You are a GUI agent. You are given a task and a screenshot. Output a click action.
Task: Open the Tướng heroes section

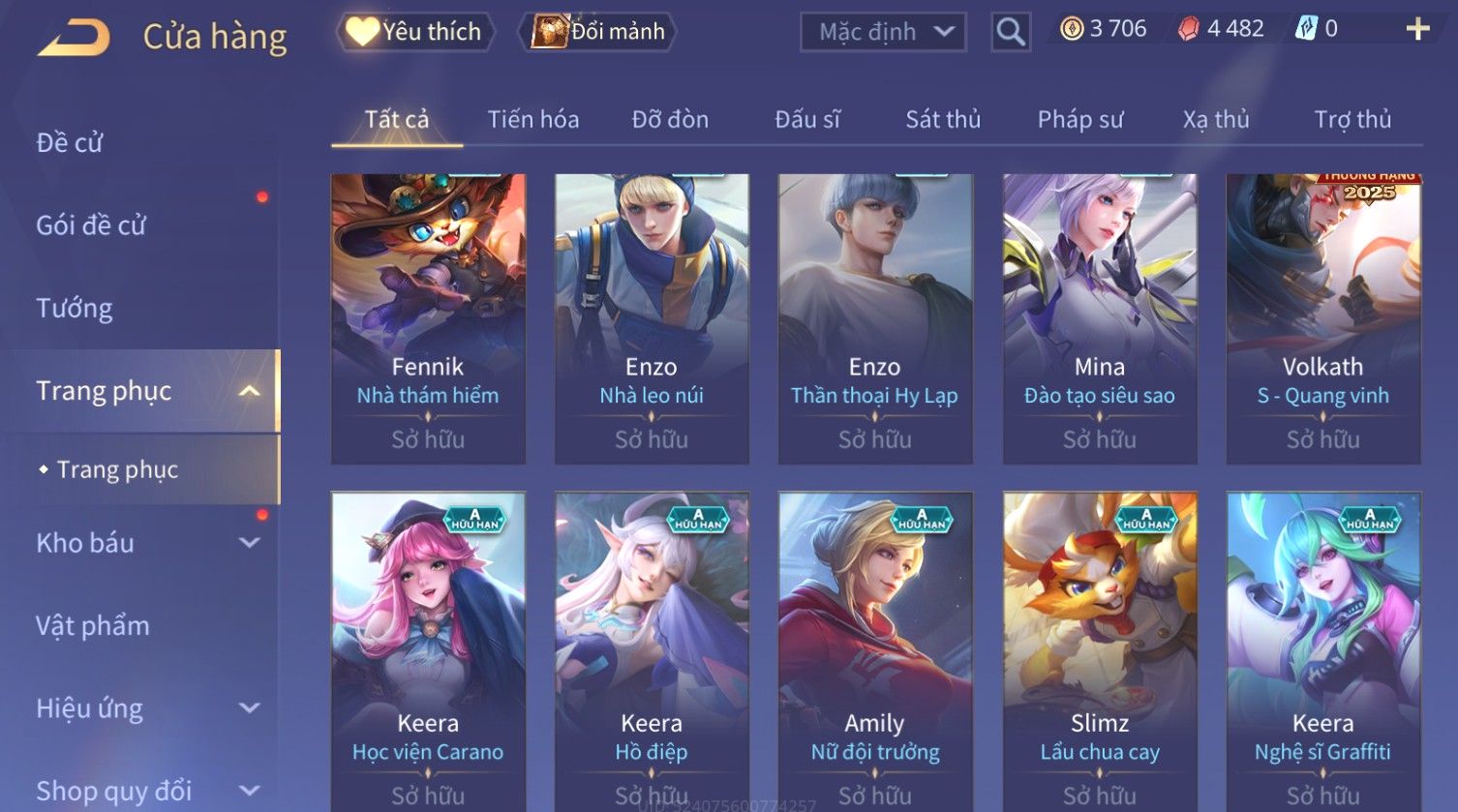pyautogui.click(x=75, y=309)
